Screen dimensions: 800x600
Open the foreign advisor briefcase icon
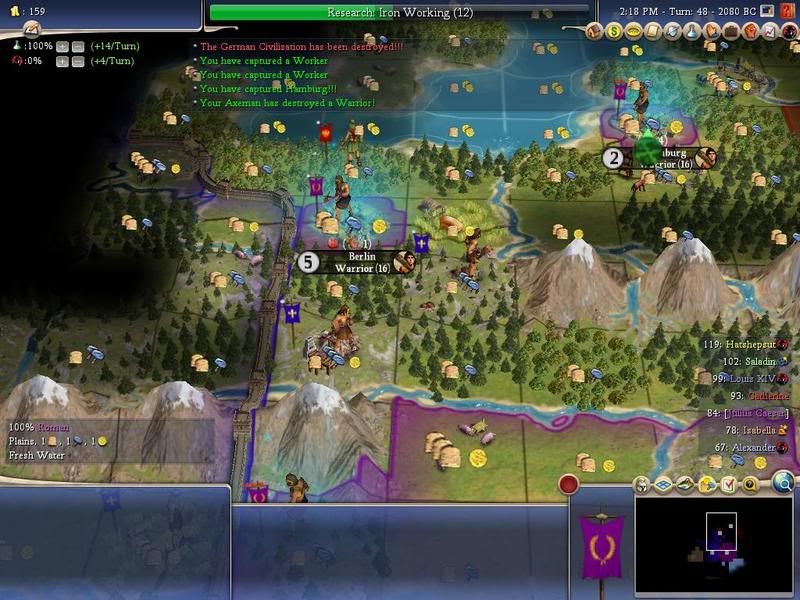(730, 32)
